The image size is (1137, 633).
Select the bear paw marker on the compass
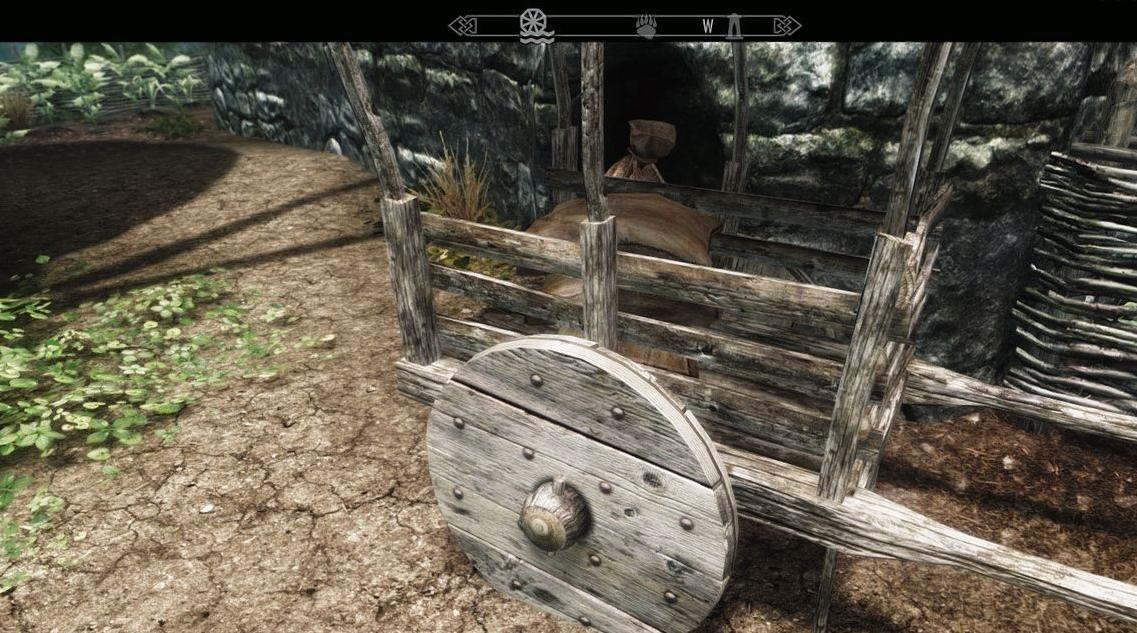[647, 26]
